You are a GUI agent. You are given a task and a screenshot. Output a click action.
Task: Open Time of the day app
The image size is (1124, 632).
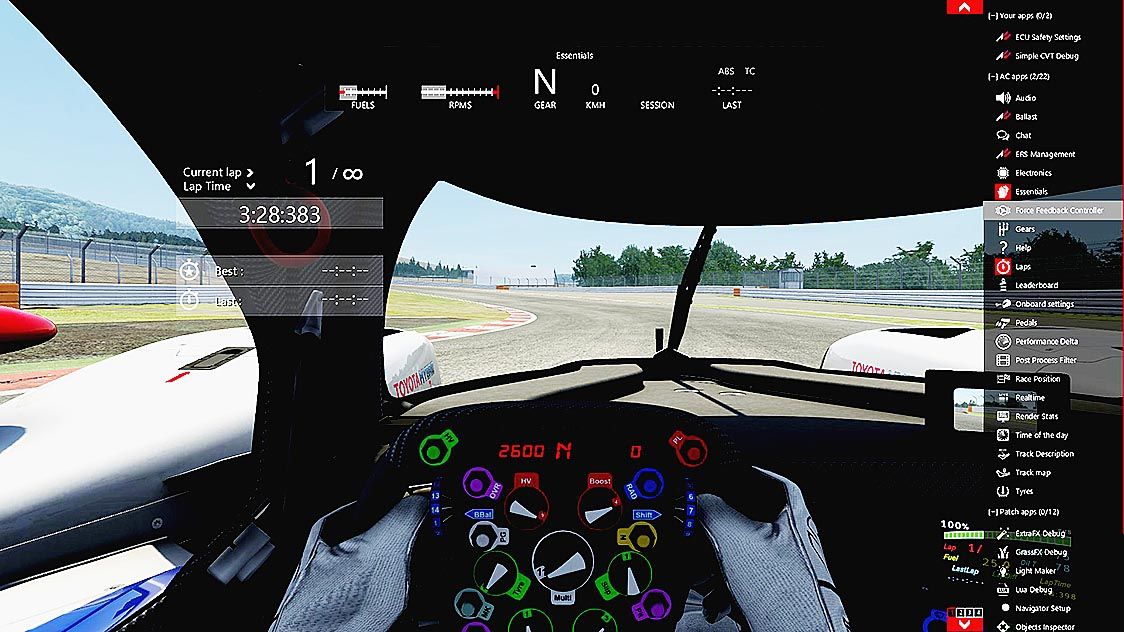coord(1041,435)
